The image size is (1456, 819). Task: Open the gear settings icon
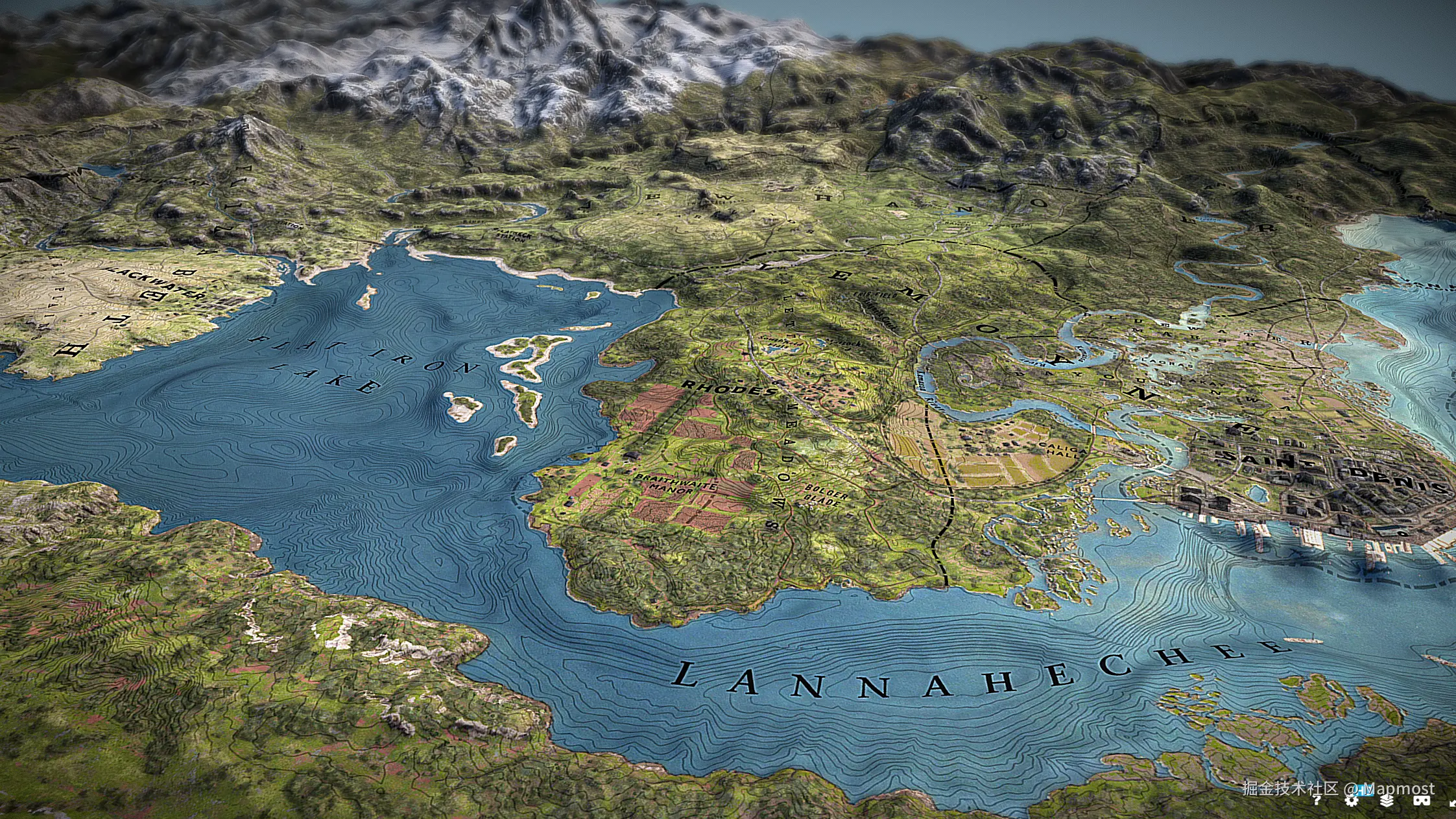(x=1352, y=801)
